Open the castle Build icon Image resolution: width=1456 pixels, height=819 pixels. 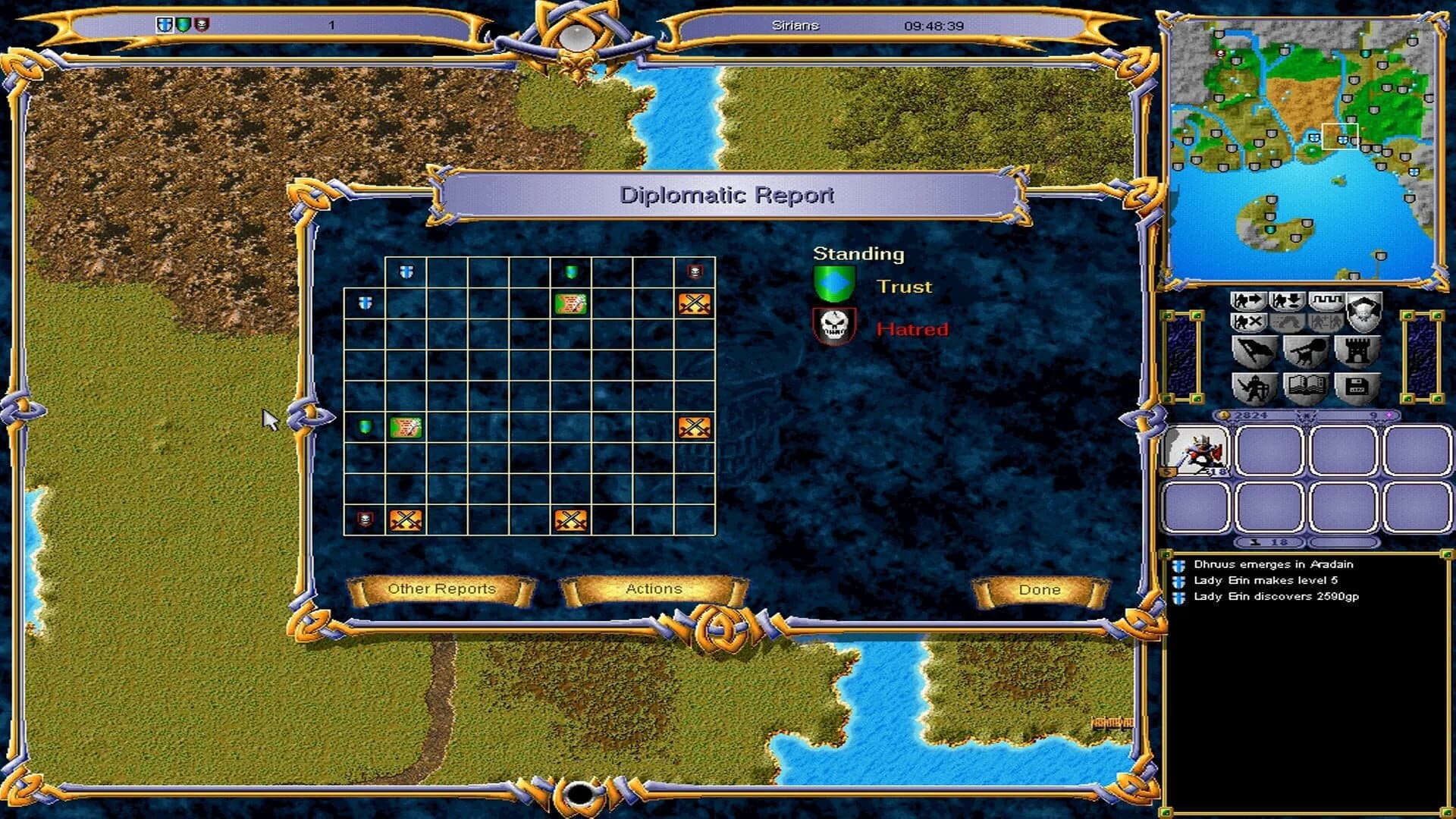point(1357,352)
